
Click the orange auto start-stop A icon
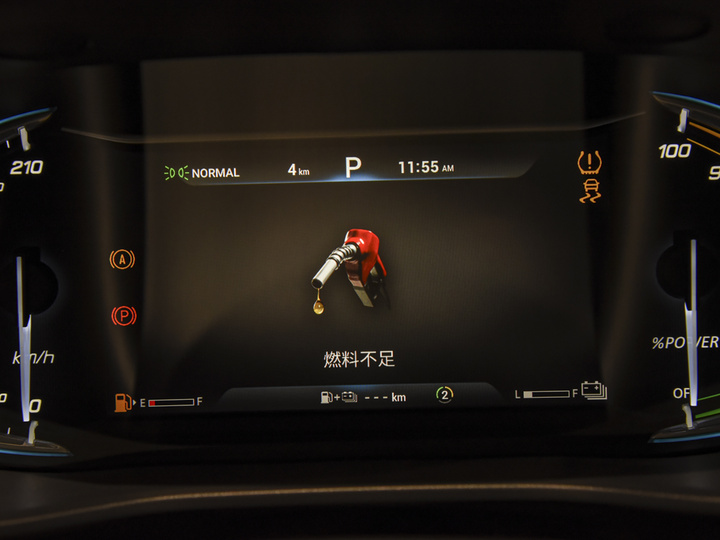[x=122, y=260]
